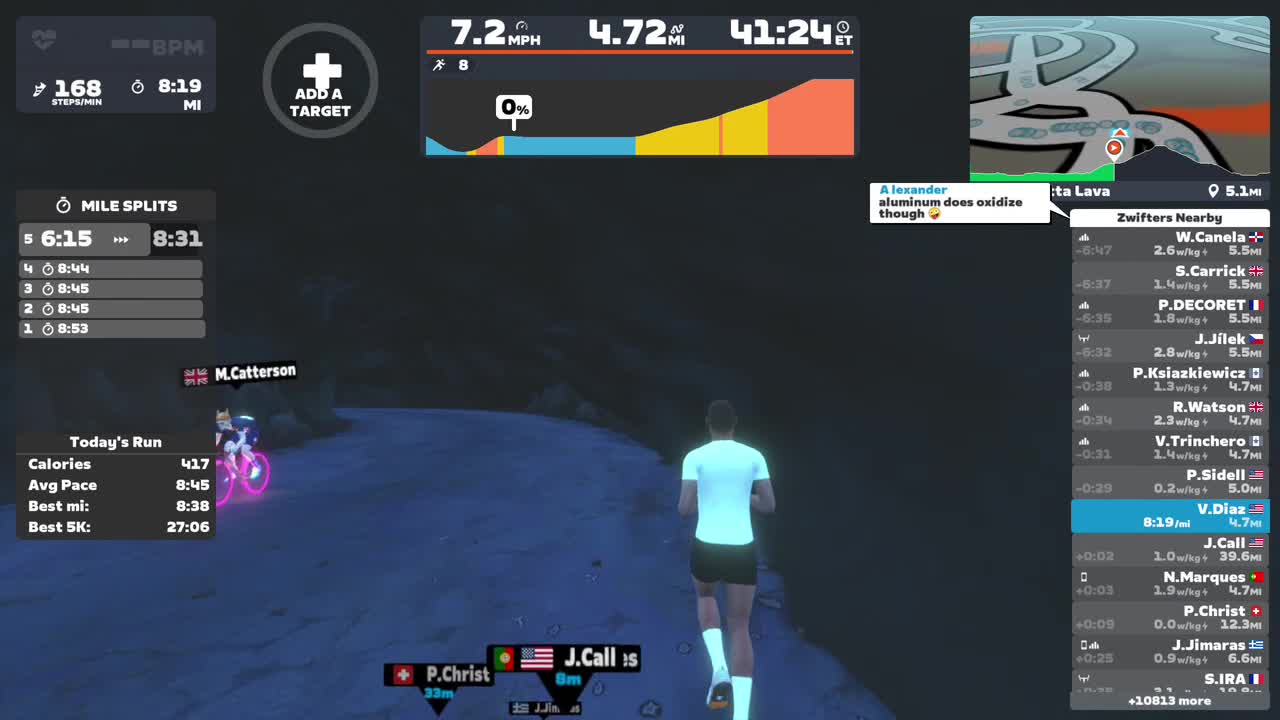1280x720 pixels.
Task: Click the workout icon beside J.Jílek
Action: (x=1083, y=338)
